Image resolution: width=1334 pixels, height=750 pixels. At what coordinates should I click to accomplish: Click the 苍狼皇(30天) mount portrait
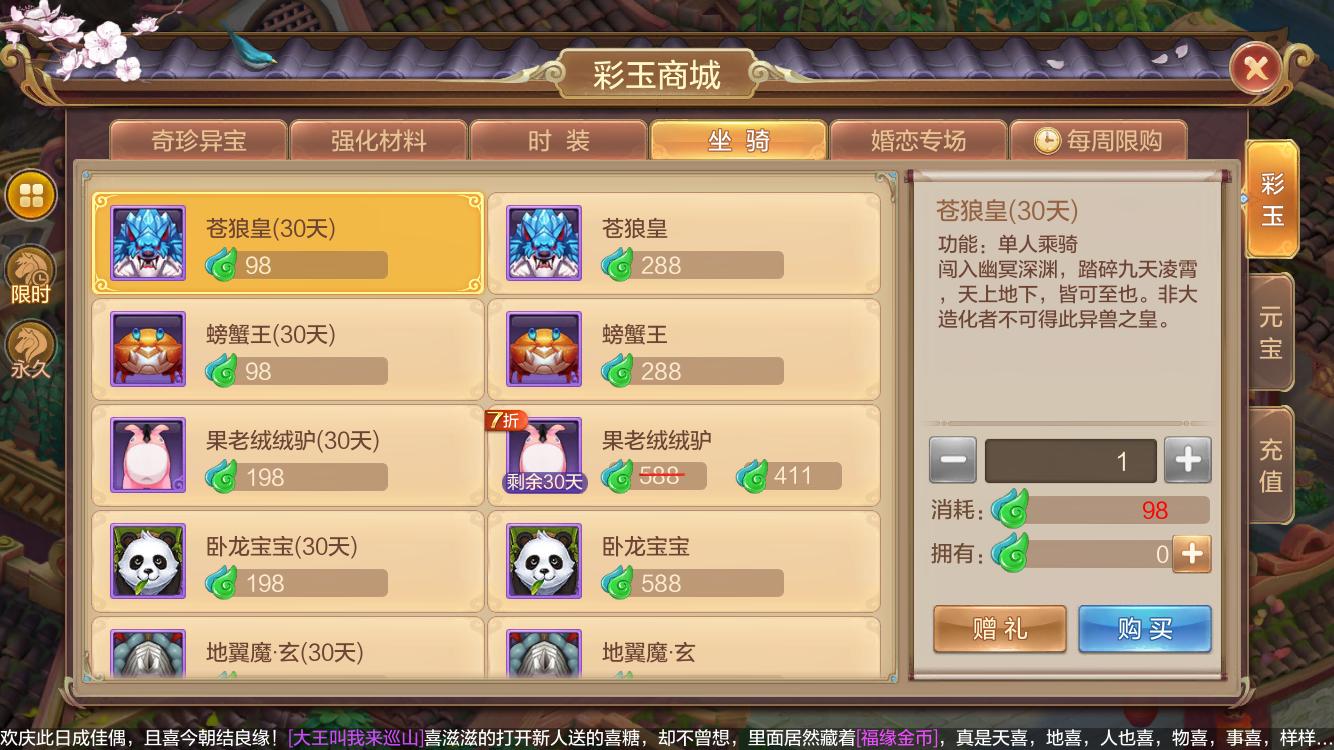click(x=146, y=242)
